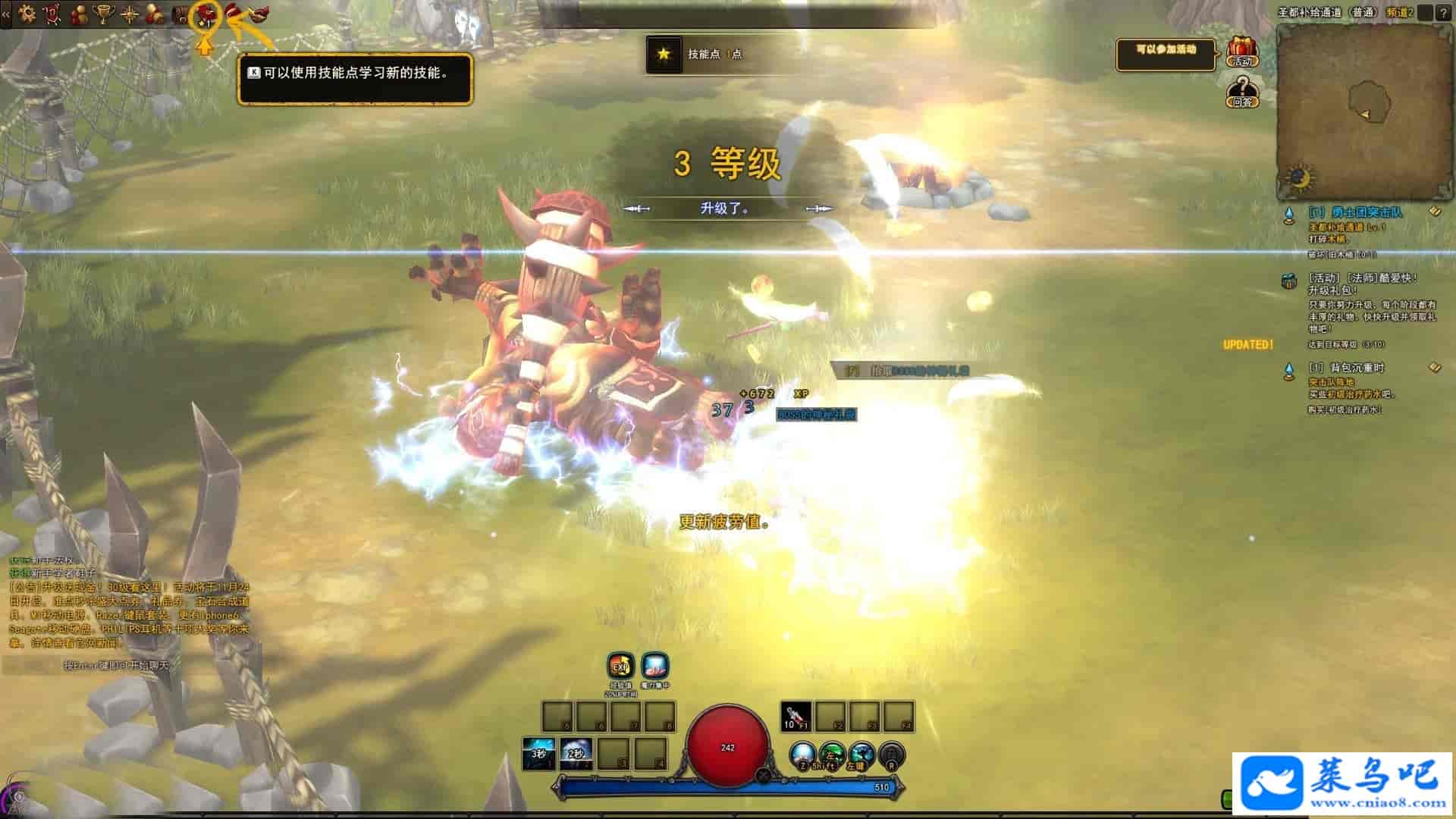The image size is (1456, 819).
Task: Select the 背包沉重时 quest entry
Action: tap(1346, 368)
